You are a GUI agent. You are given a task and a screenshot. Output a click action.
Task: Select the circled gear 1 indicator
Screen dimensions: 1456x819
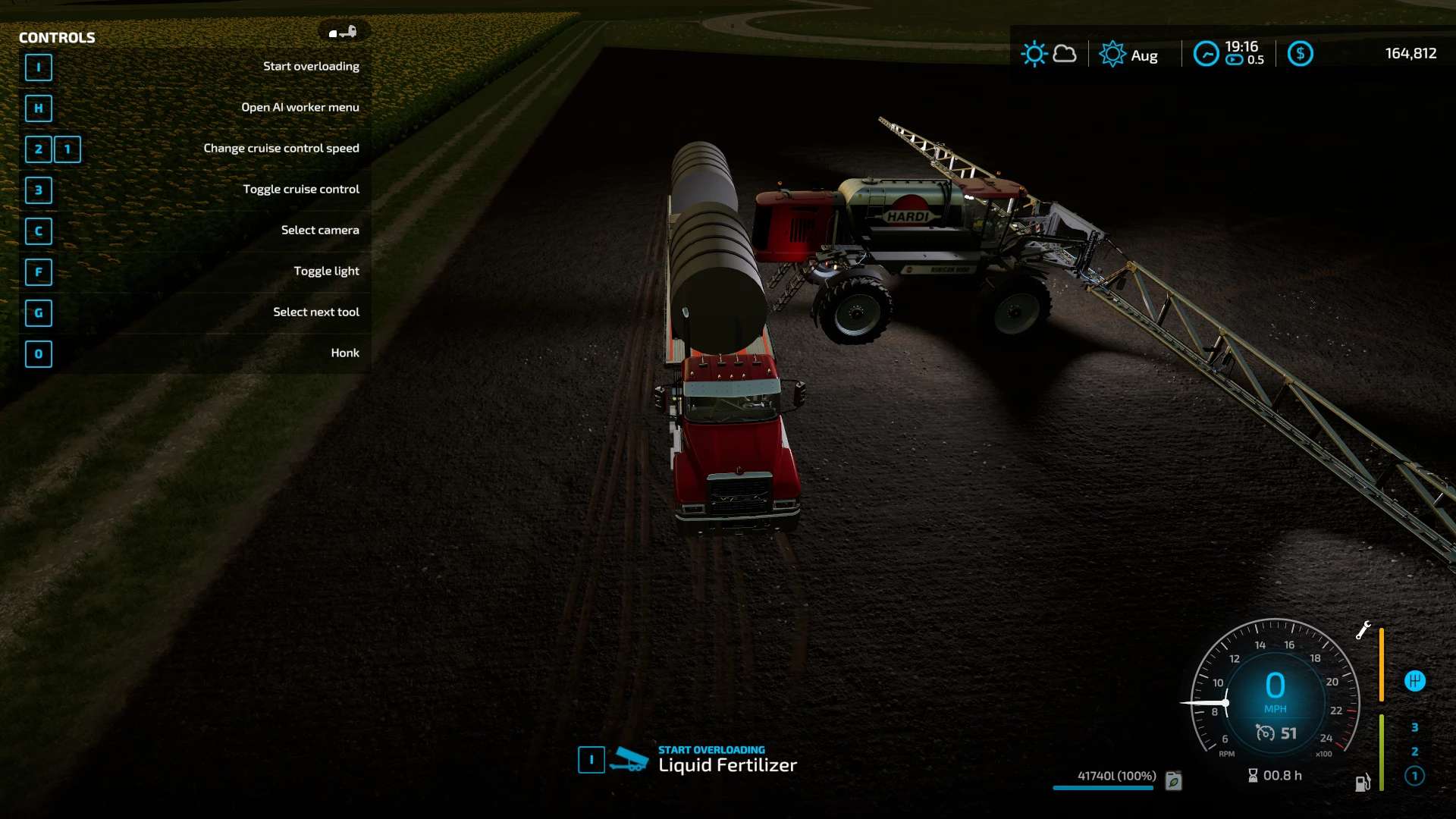coord(1414,776)
